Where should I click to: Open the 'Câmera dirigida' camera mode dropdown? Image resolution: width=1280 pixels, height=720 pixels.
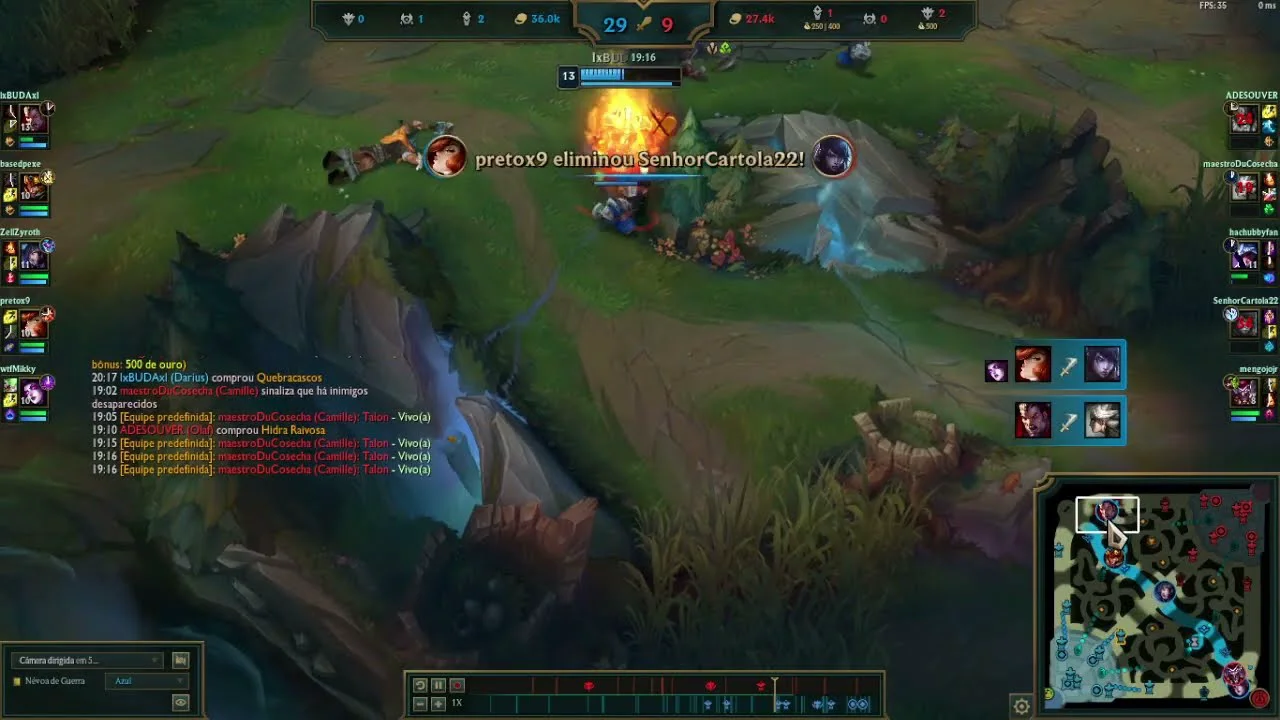click(x=88, y=660)
